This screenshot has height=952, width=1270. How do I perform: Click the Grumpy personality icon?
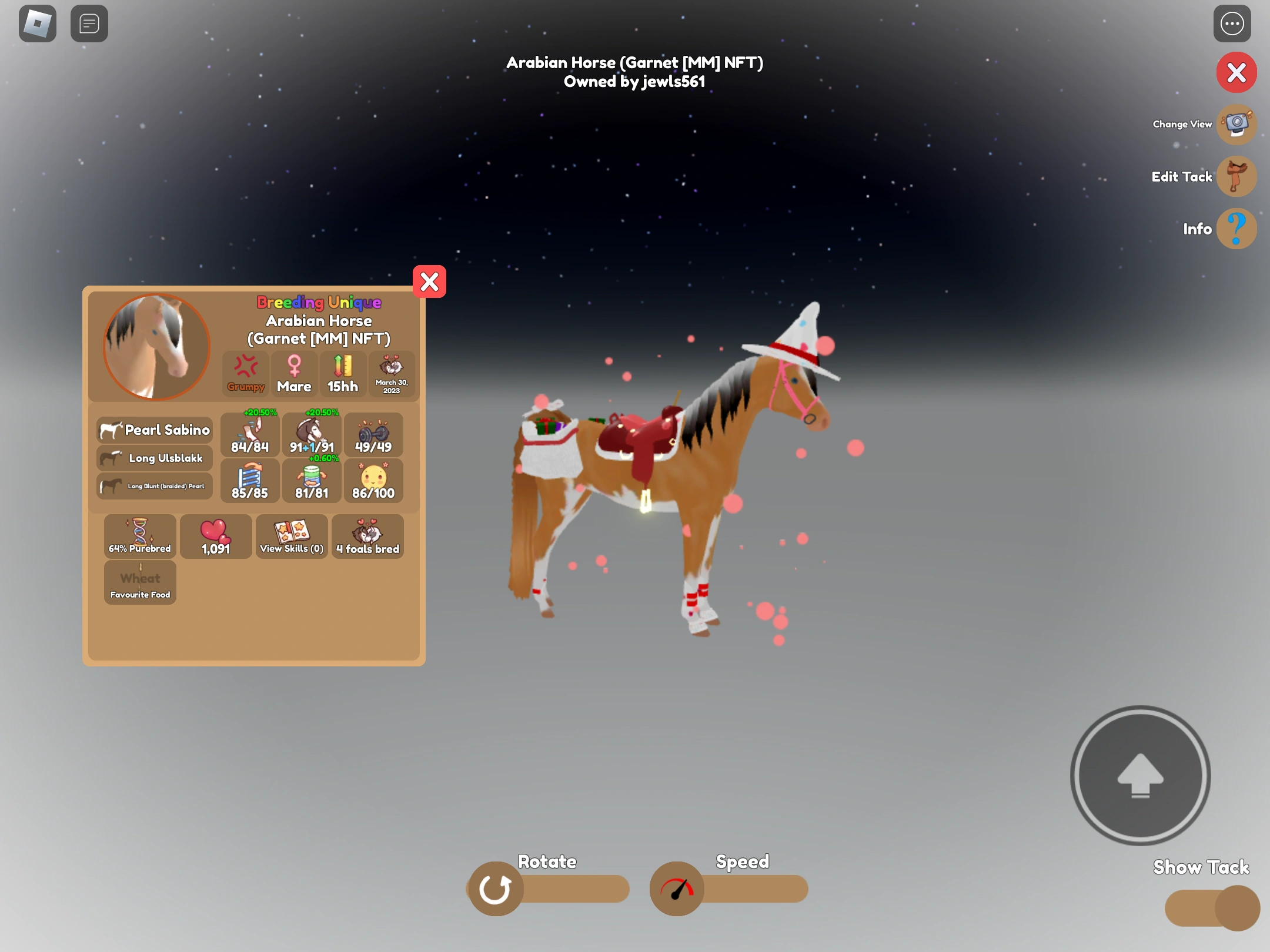(x=246, y=374)
